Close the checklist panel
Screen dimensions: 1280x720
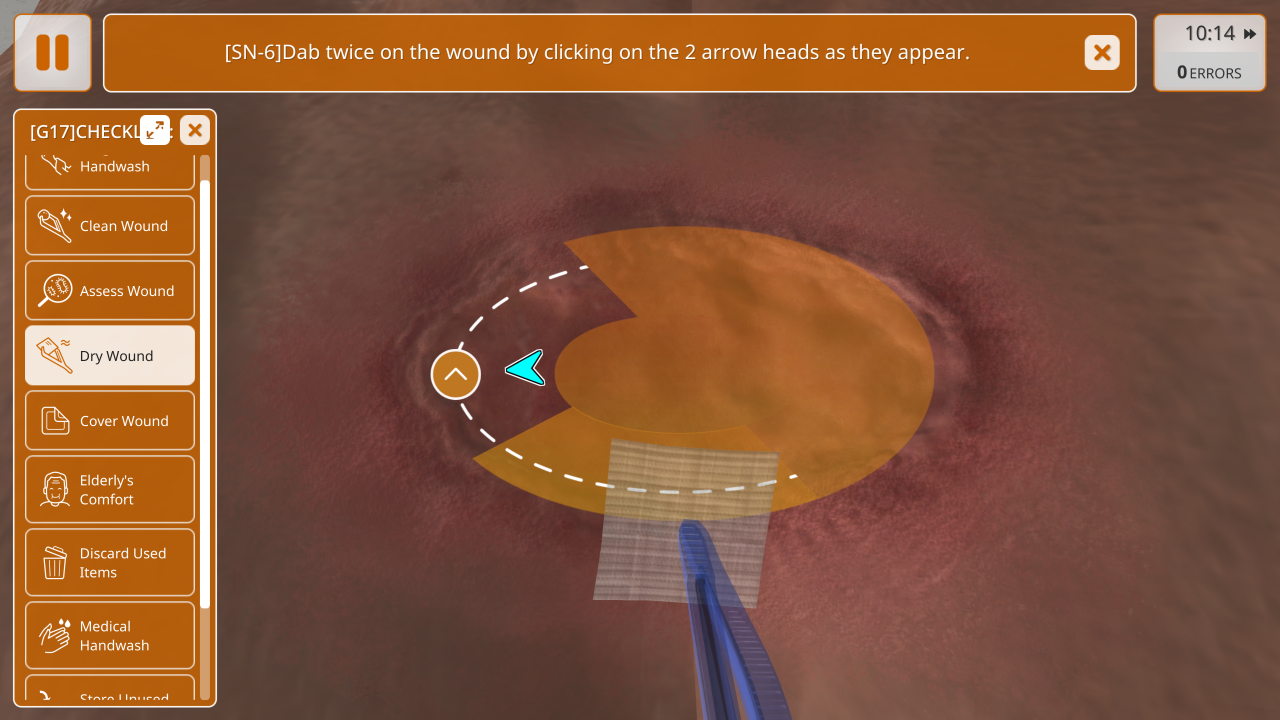point(195,130)
